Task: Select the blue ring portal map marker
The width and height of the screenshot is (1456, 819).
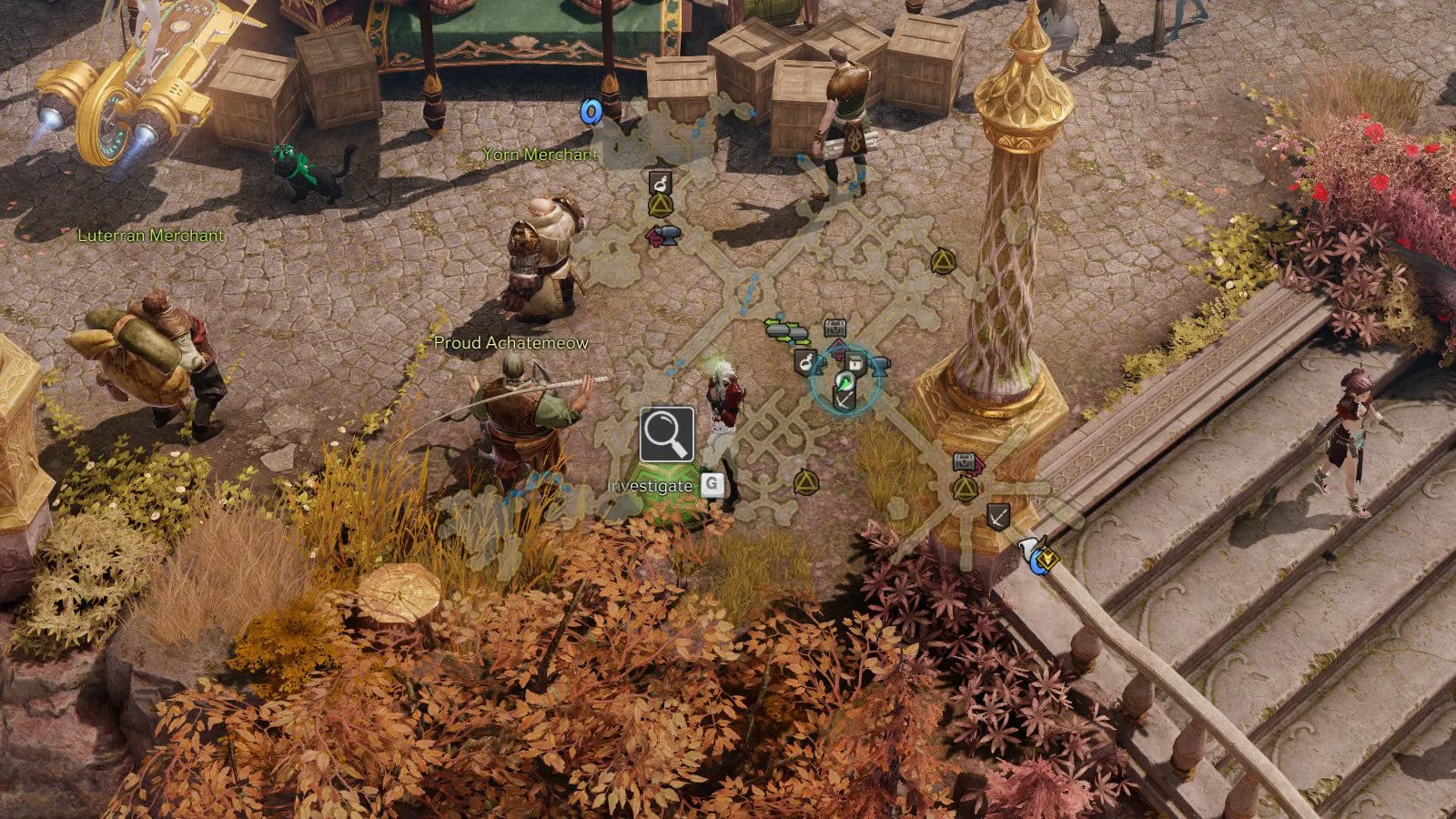Action: (591, 112)
